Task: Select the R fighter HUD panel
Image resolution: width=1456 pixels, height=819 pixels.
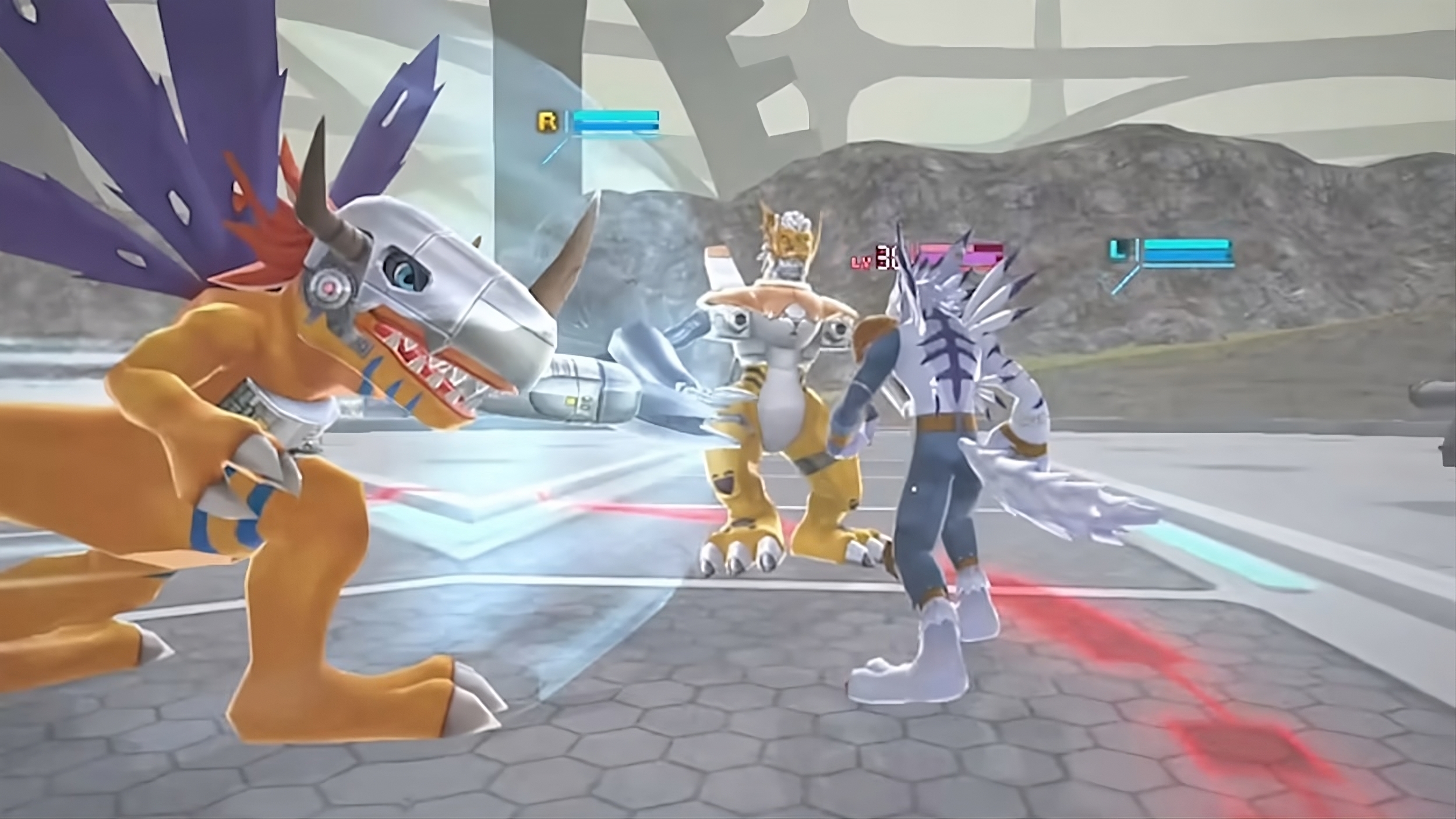Action: tap(594, 122)
